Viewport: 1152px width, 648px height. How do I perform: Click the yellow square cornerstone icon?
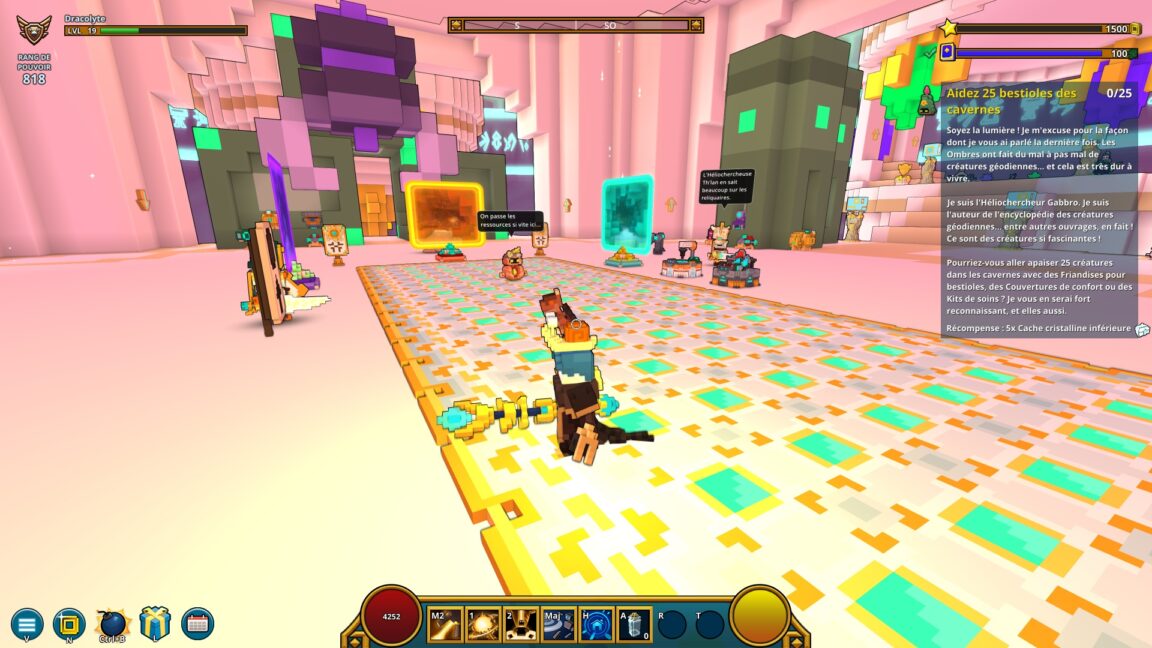point(69,624)
